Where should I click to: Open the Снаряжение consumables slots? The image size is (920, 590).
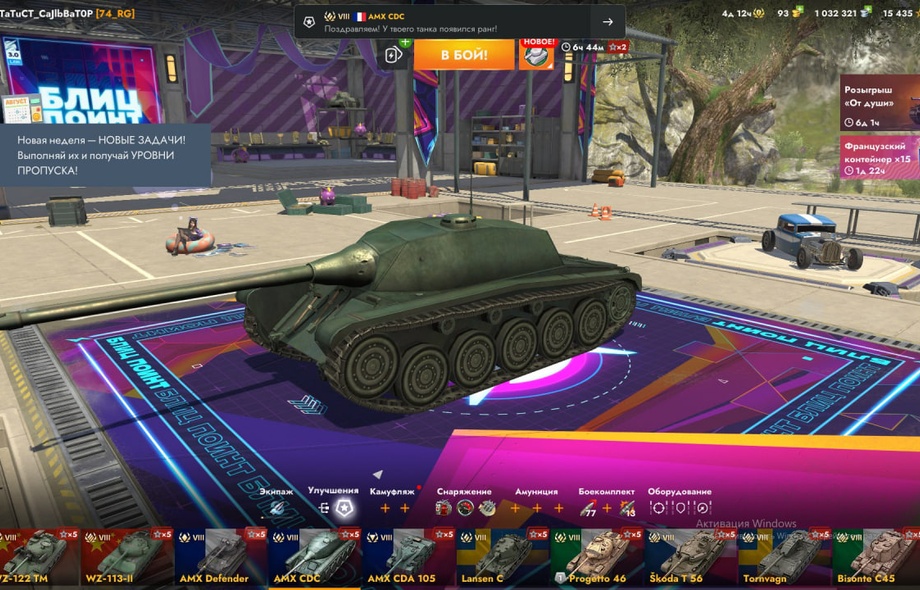point(465,507)
